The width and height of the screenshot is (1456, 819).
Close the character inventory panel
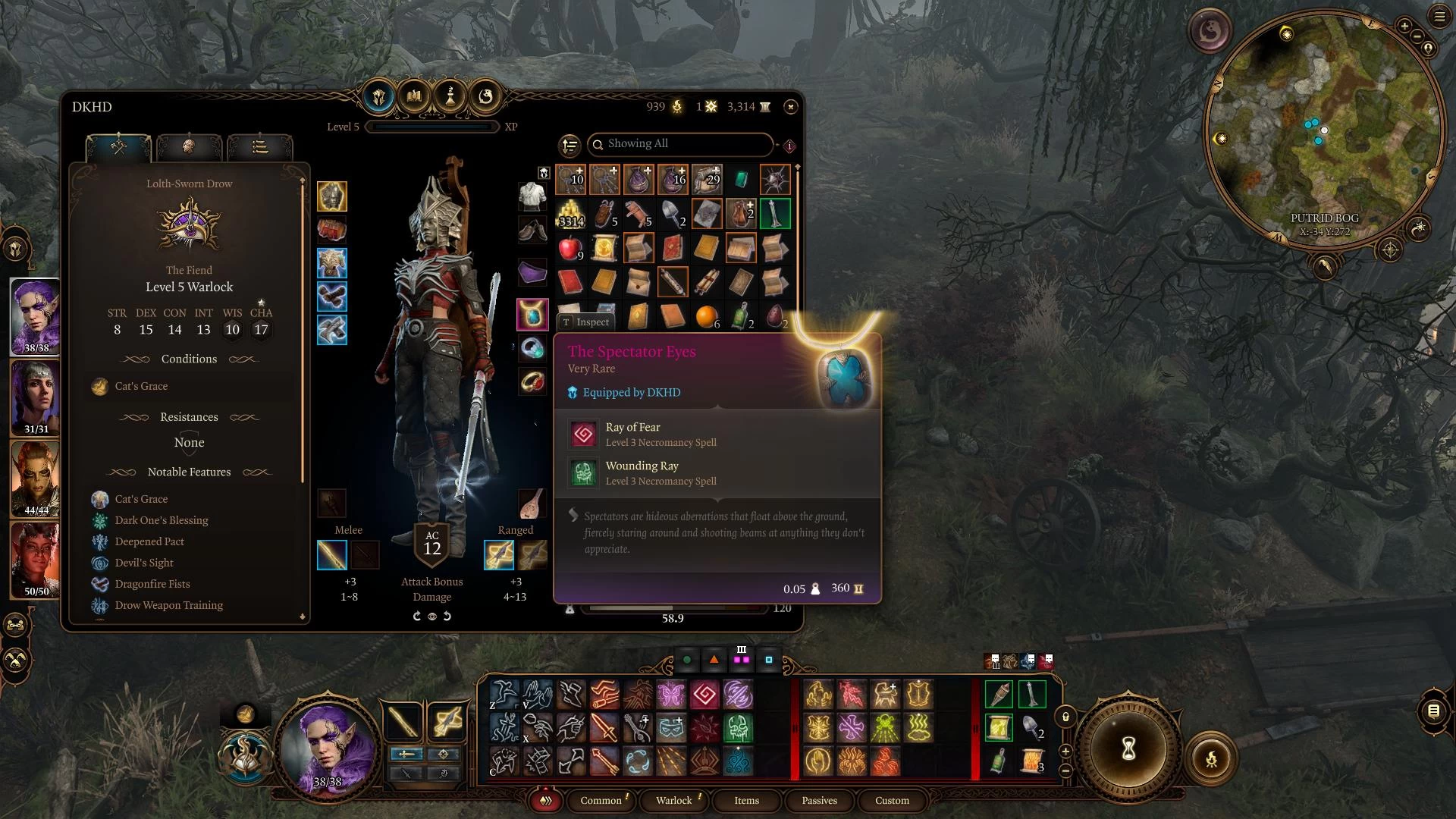coord(790,107)
